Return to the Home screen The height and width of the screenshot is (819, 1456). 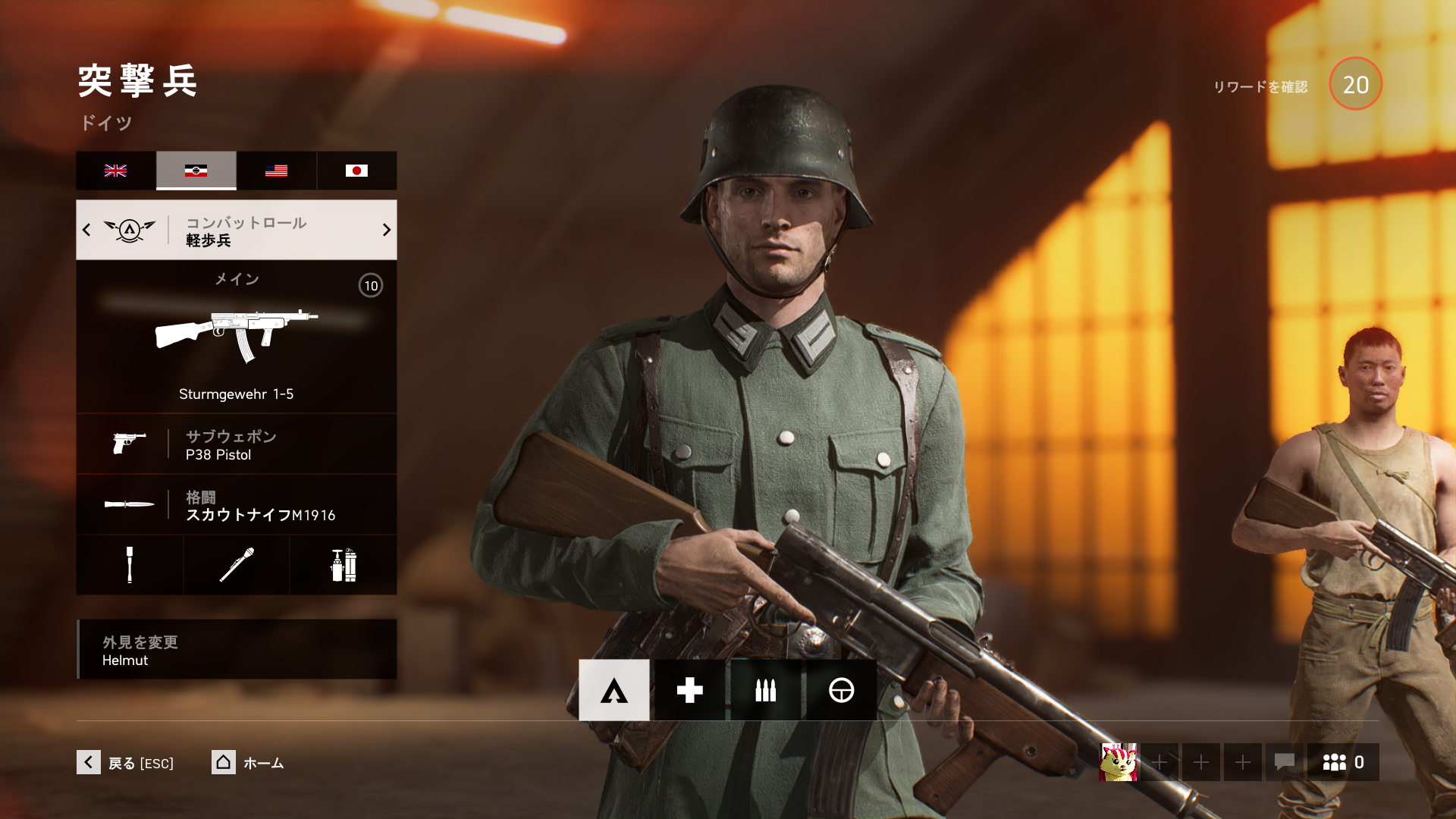(x=224, y=762)
